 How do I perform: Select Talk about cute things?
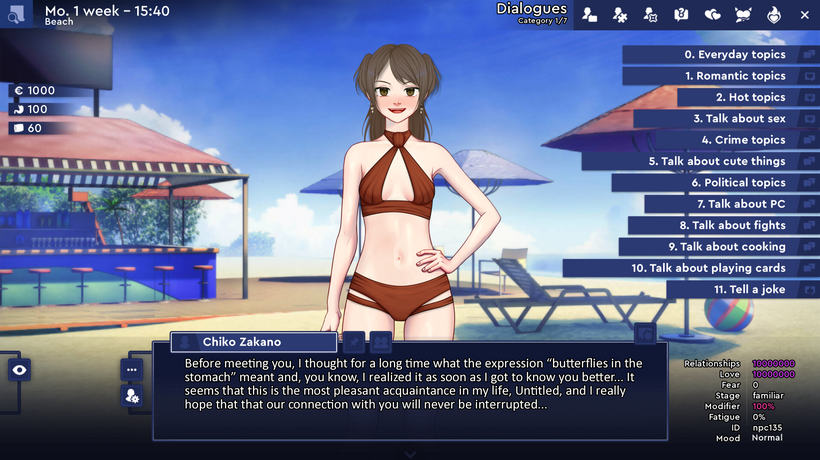(716, 161)
